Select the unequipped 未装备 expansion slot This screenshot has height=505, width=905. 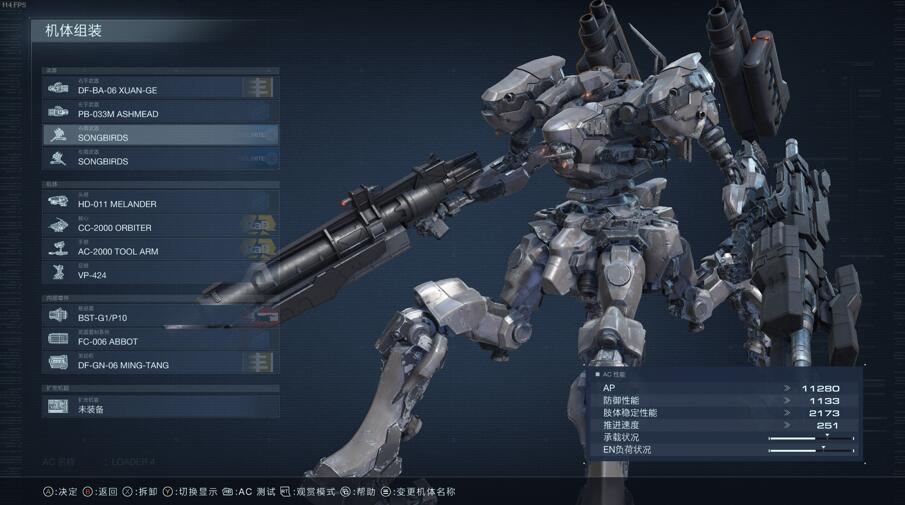[160, 407]
